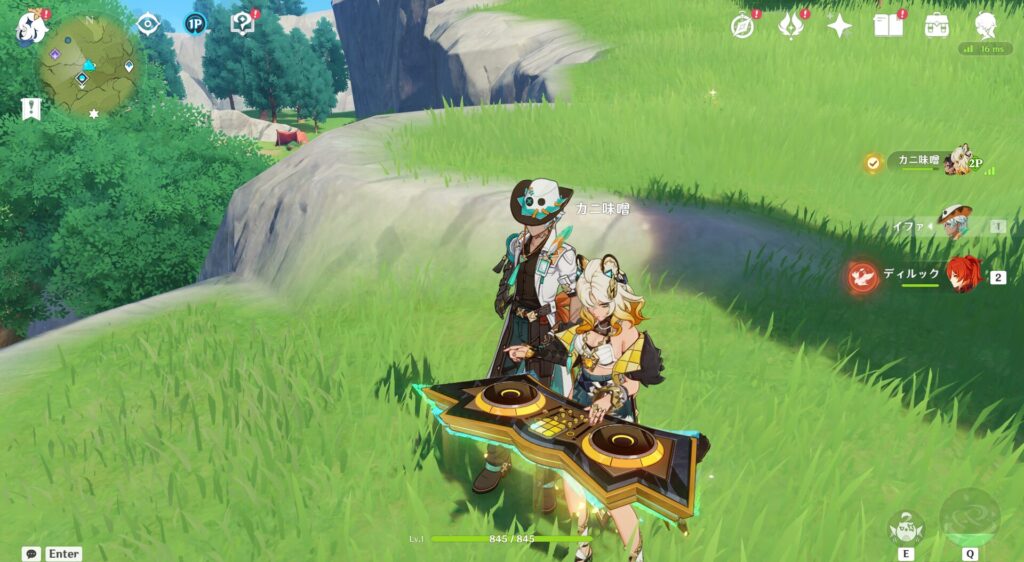
Task: Open the character profile head icon
Action: click(x=985, y=26)
